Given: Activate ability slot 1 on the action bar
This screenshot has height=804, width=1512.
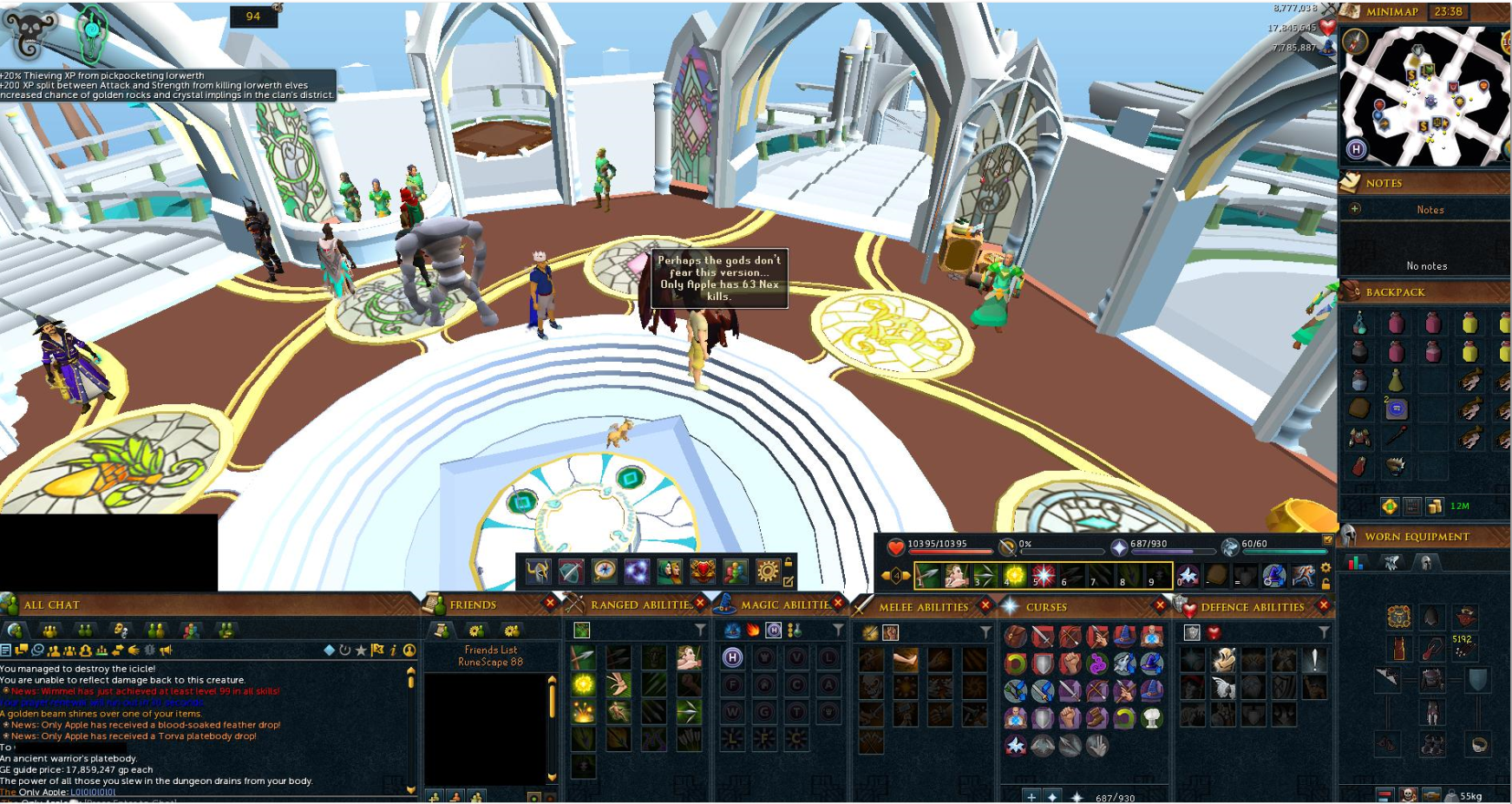Looking at the screenshot, I should 926,574.
